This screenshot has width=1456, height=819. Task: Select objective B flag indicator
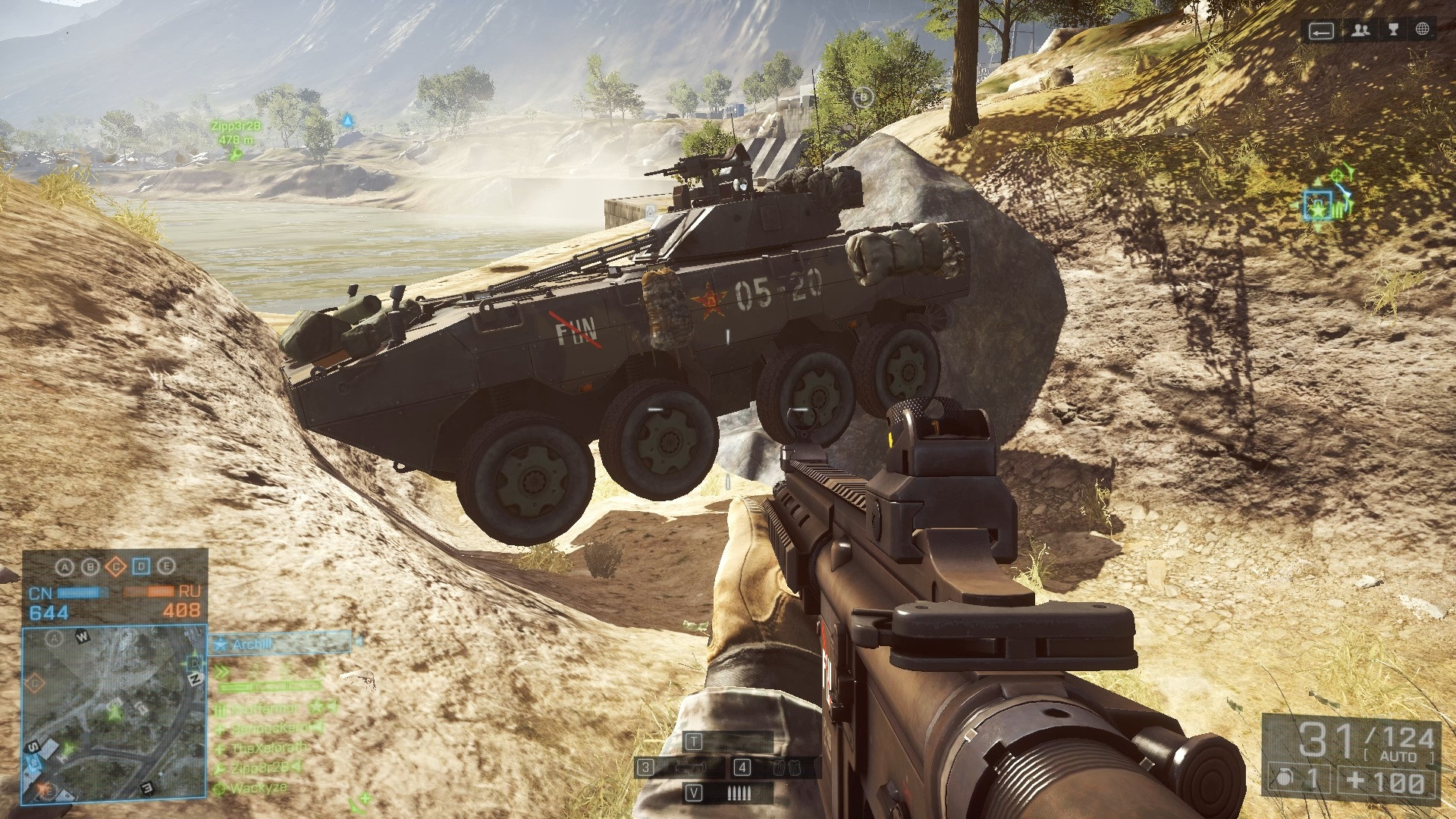pyautogui.click(x=90, y=566)
